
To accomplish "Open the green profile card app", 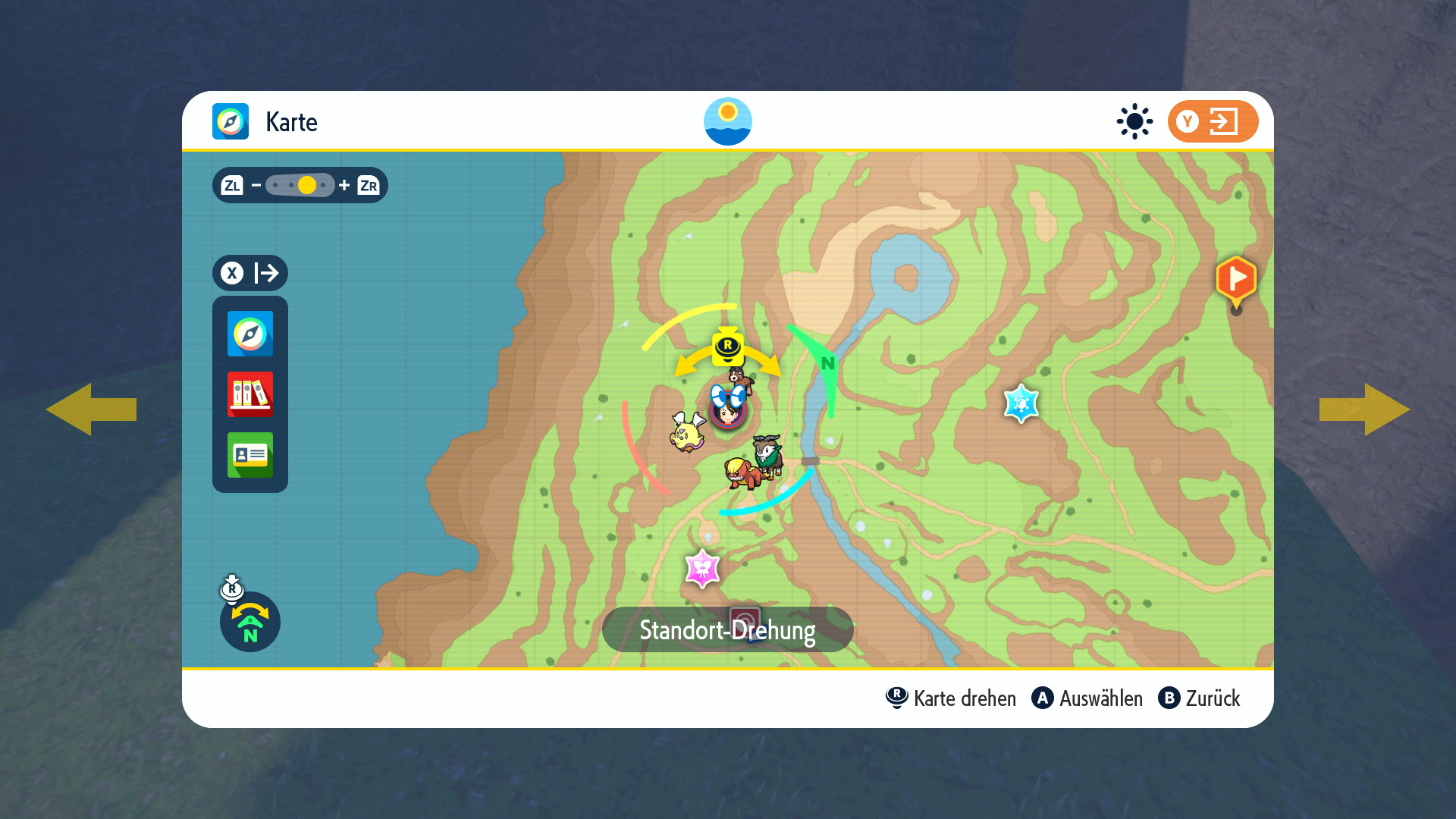I will [x=249, y=455].
